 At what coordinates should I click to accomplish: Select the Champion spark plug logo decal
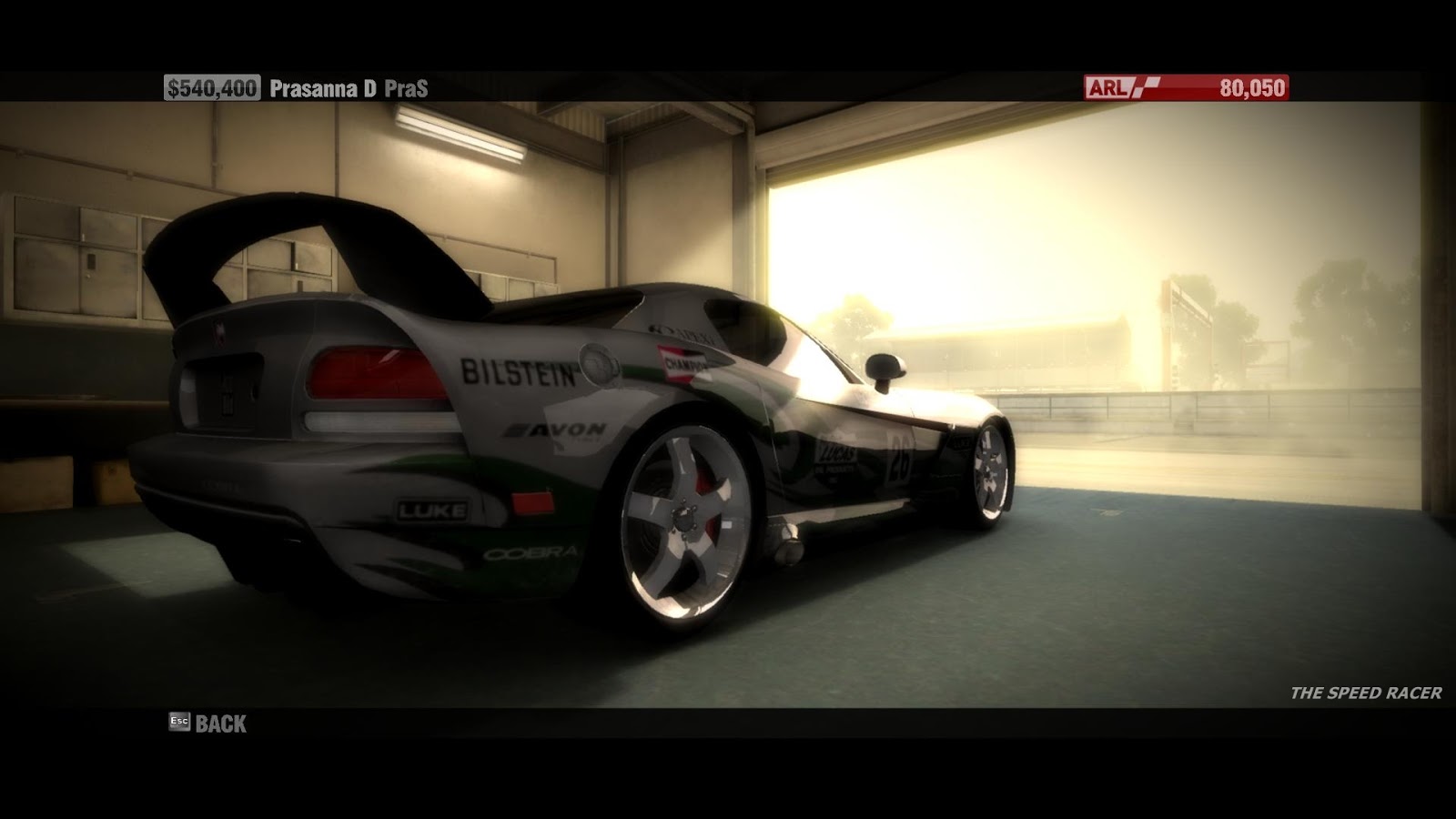(x=681, y=363)
